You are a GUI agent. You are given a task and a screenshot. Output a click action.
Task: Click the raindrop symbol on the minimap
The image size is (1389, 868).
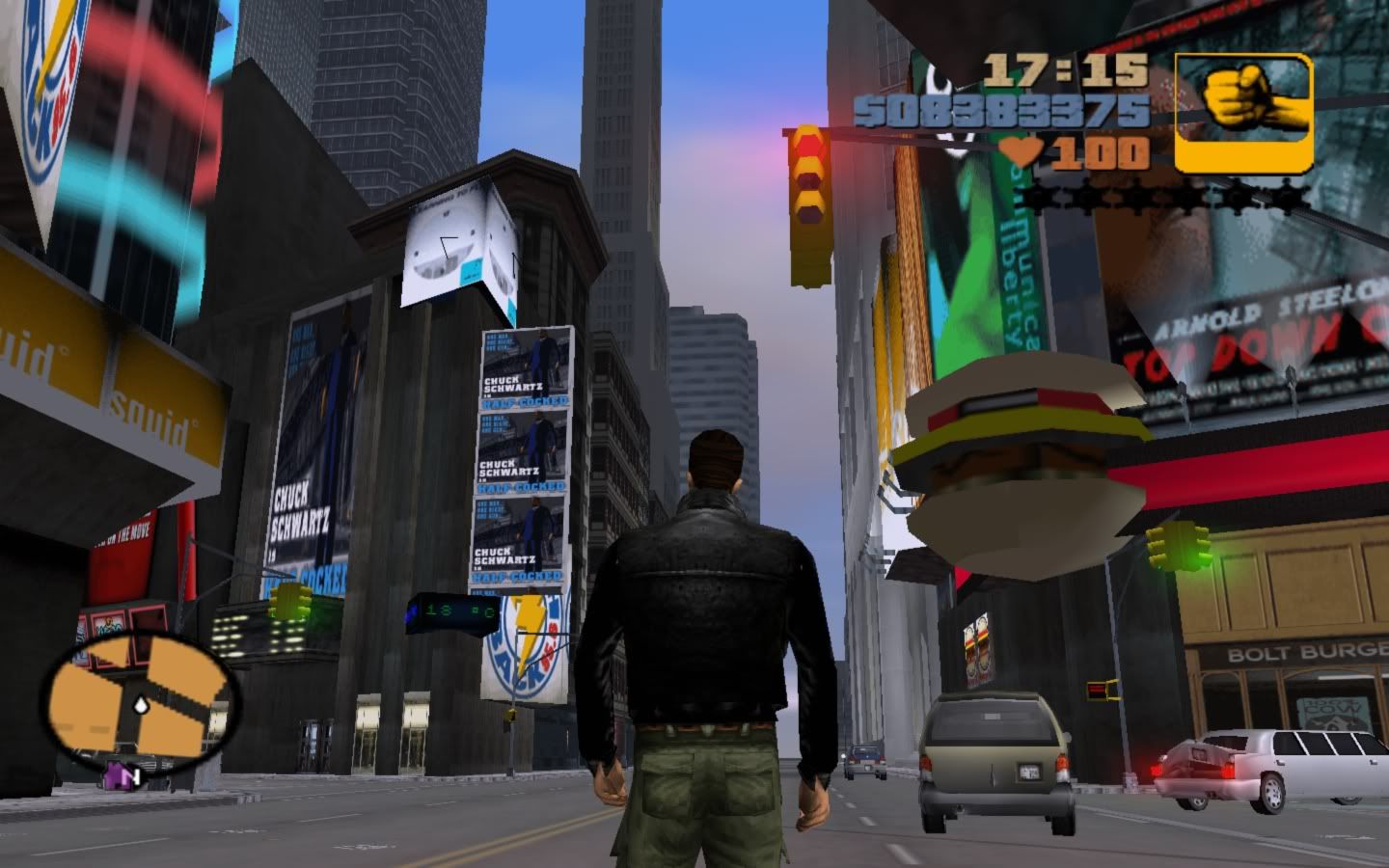141,704
